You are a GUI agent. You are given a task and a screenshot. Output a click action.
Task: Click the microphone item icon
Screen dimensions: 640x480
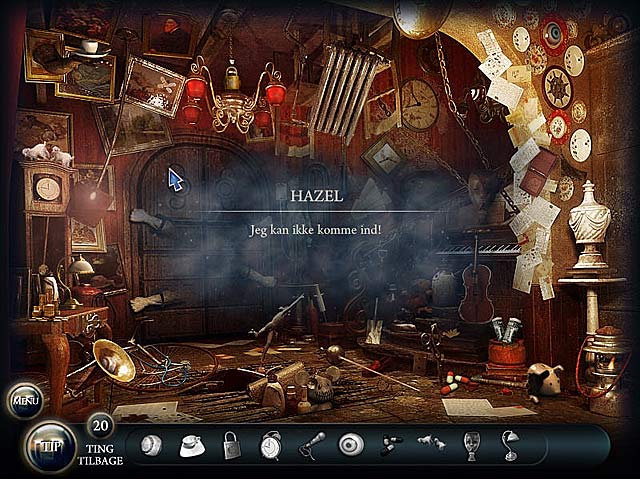click(311, 445)
